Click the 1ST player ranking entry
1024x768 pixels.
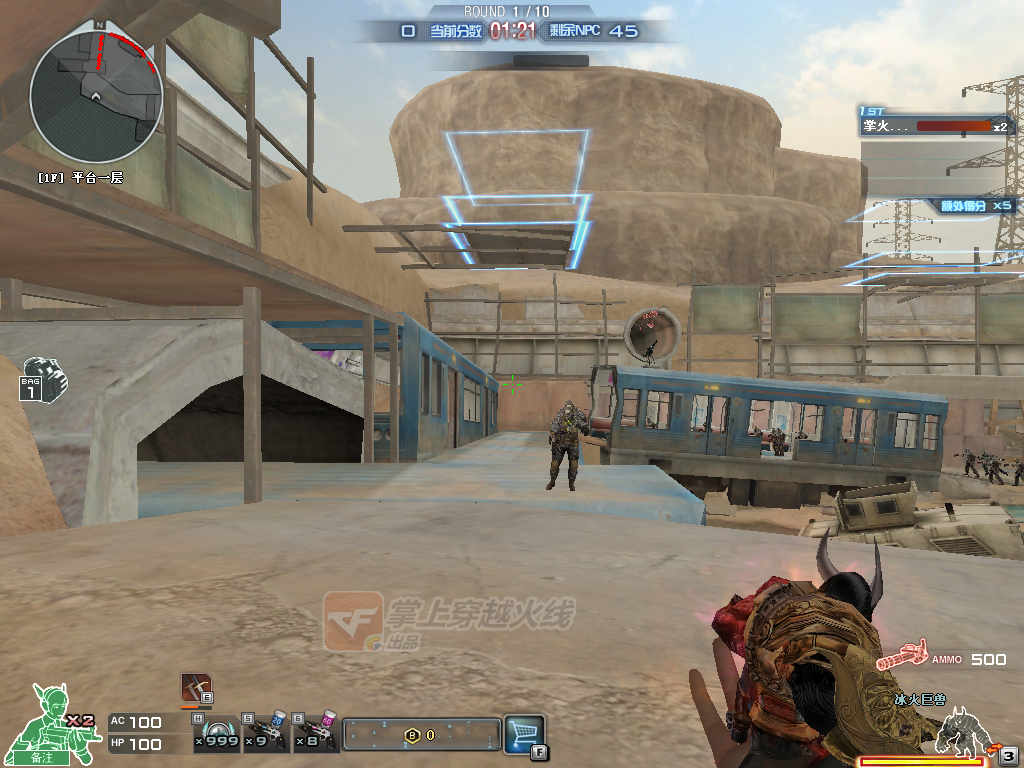tap(935, 126)
